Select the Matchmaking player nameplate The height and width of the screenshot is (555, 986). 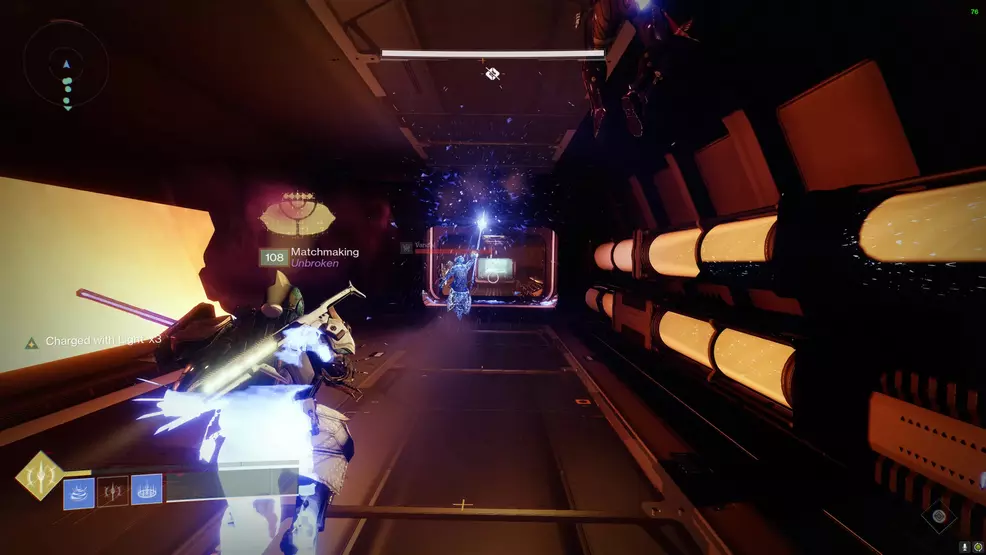[310, 257]
